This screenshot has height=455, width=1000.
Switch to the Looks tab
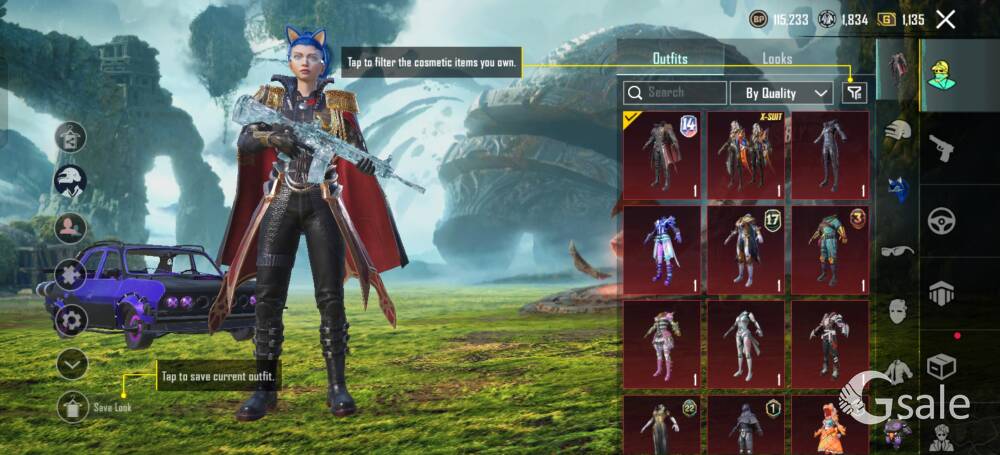tap(777, 59)
